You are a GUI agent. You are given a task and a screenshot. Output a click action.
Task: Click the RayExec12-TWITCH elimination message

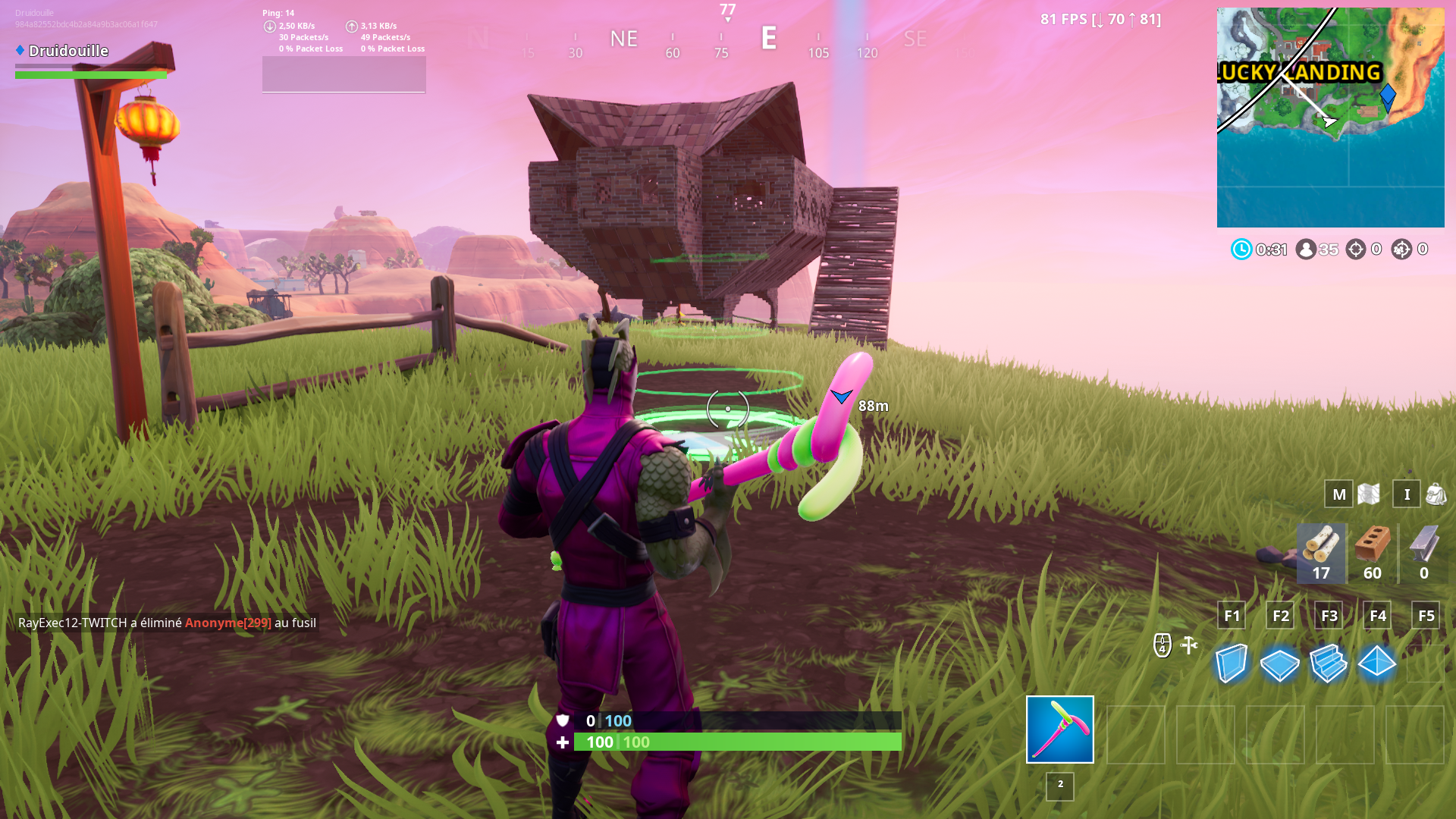point(167,623)
